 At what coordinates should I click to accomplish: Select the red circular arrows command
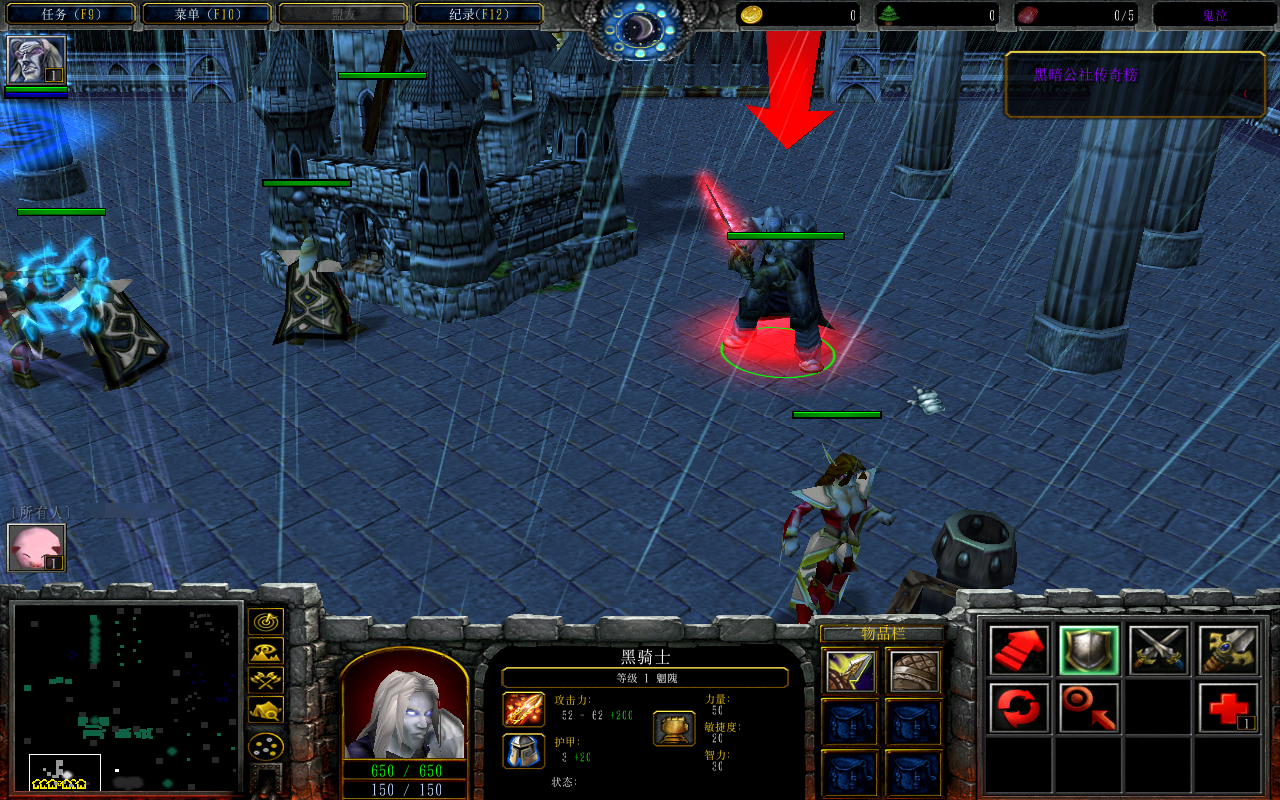[1019, 708]
